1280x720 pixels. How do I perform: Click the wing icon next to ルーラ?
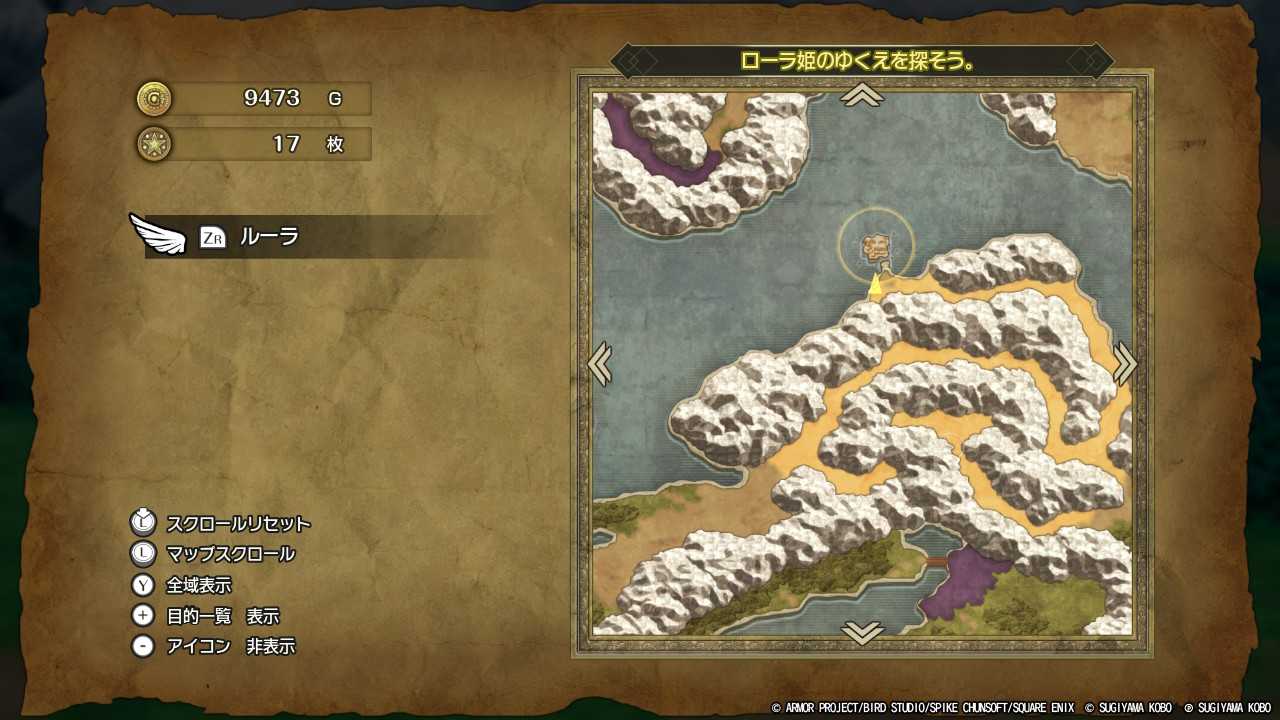(160, 238)
